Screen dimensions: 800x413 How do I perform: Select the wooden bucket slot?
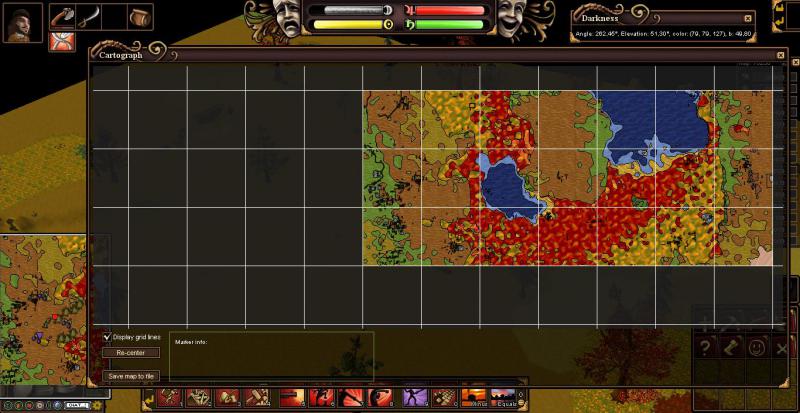[x=140, y=16]
